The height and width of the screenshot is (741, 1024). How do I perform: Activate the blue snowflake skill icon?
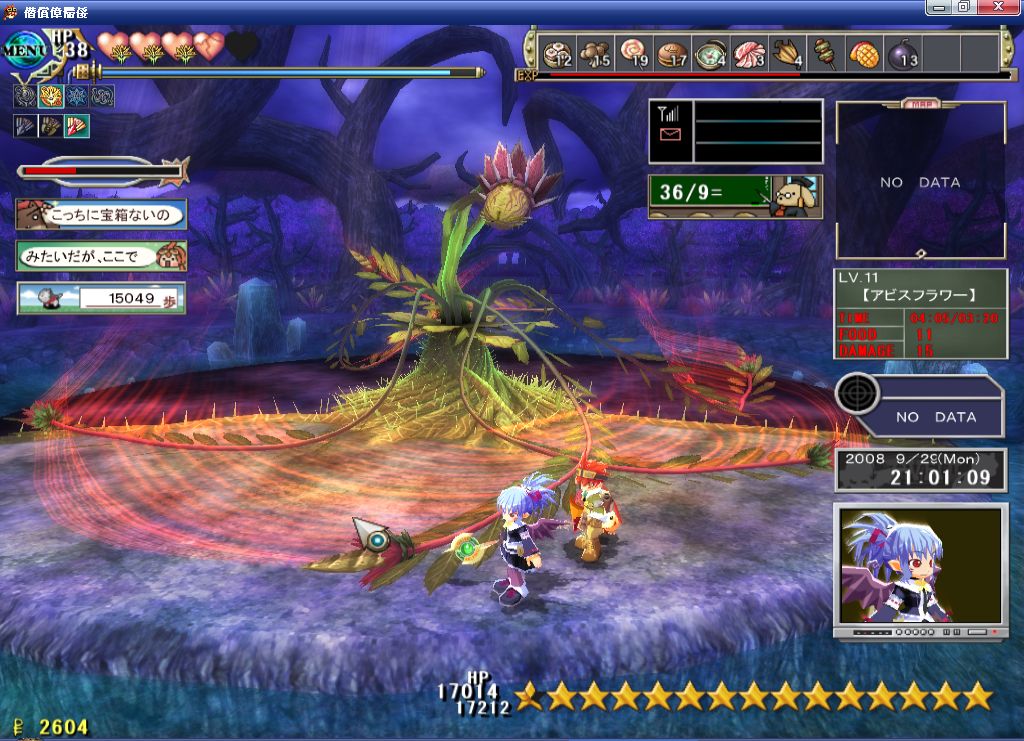[x=77, y=96]
